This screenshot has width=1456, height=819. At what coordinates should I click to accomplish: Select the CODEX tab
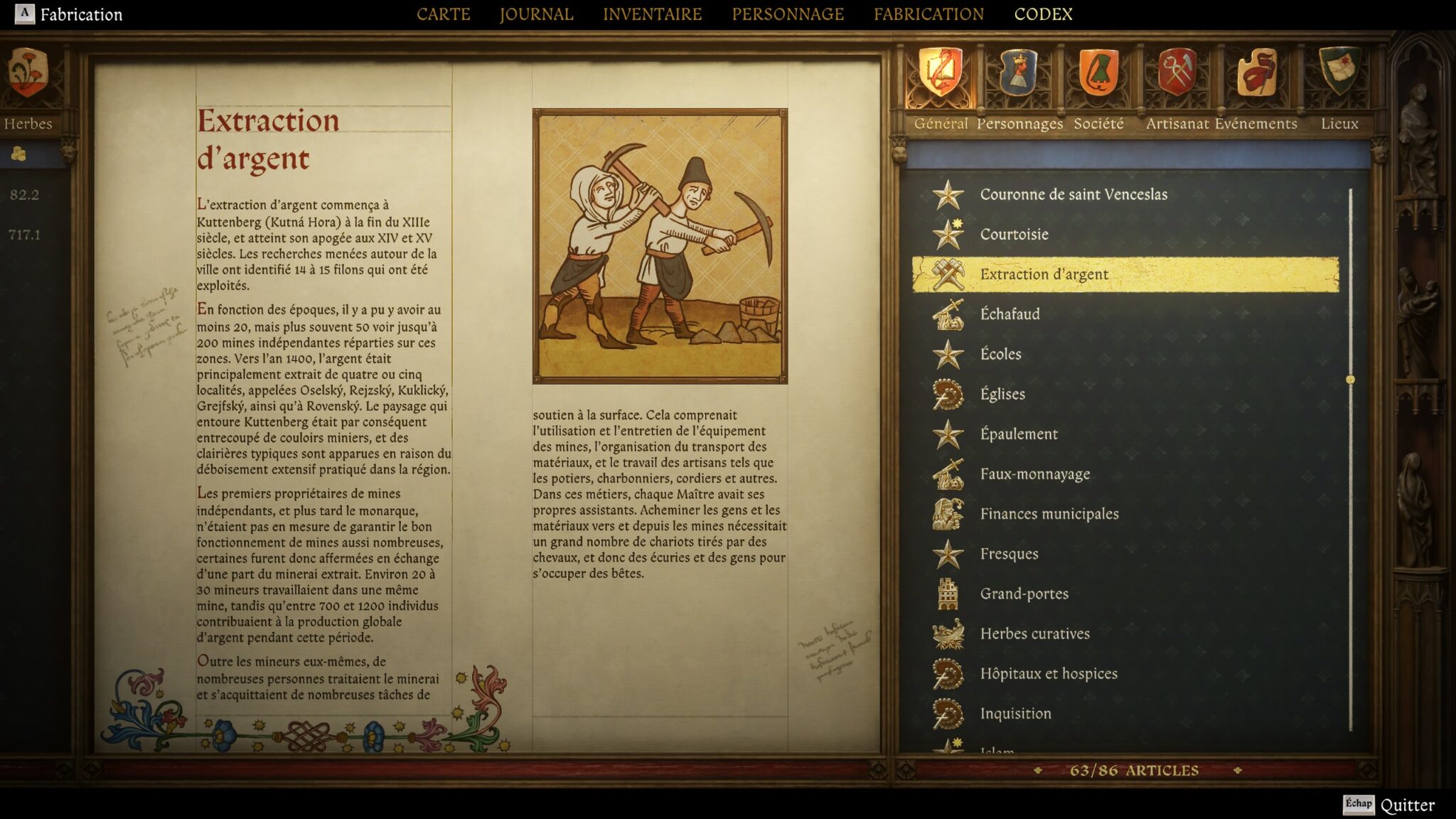[1043, 14]
